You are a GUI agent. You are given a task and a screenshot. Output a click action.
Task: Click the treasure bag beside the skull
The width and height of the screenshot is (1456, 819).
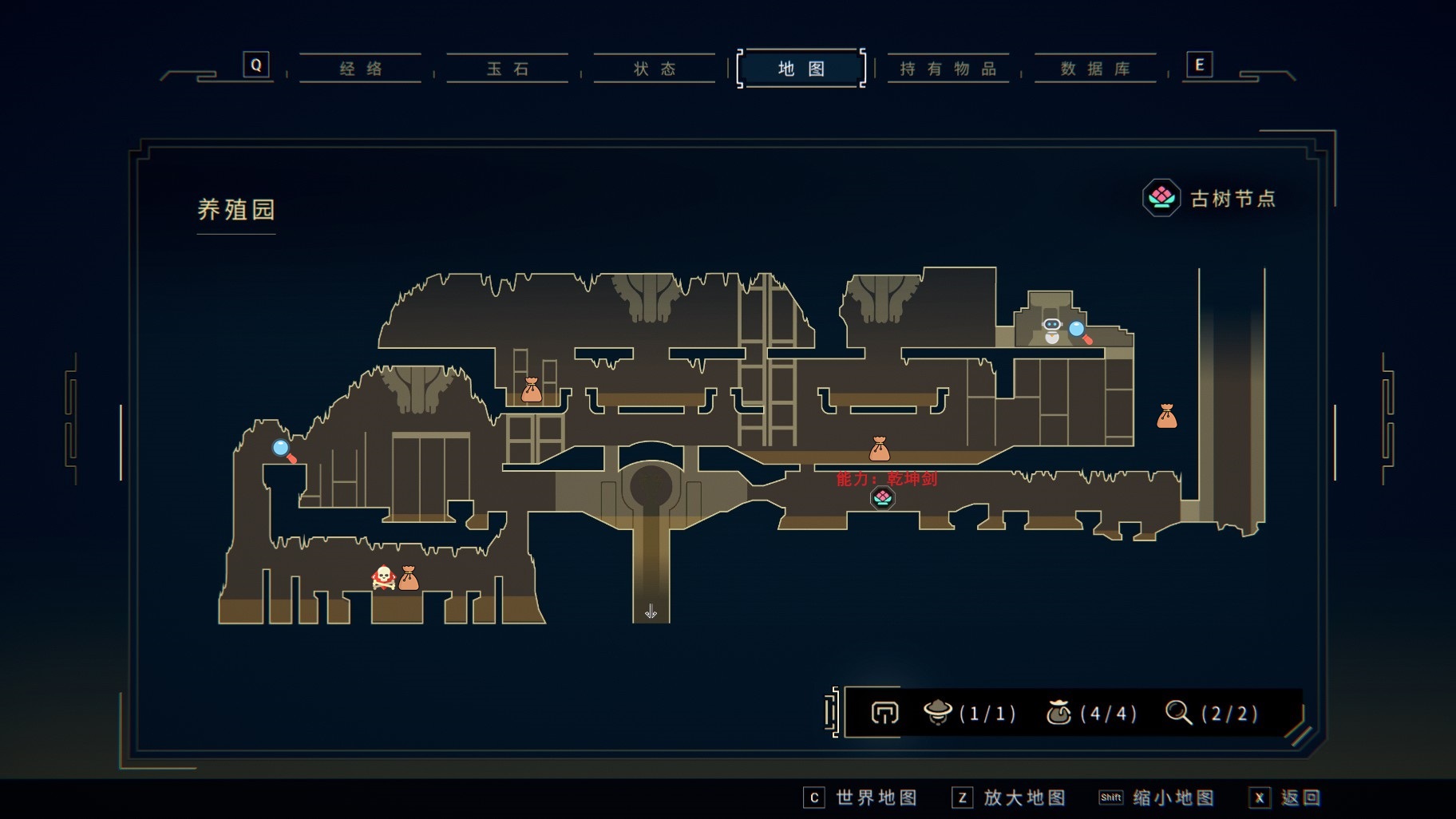click(x=409, y=577)
